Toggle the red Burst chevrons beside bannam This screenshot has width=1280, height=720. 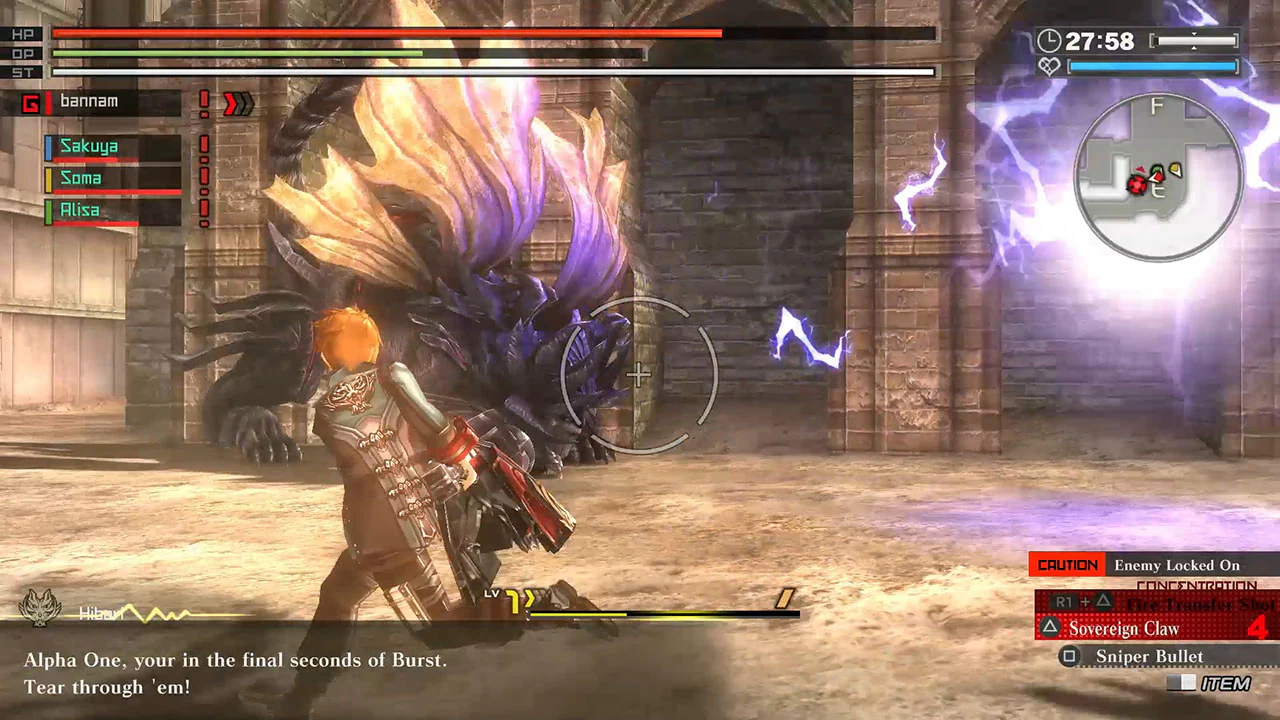238,102
